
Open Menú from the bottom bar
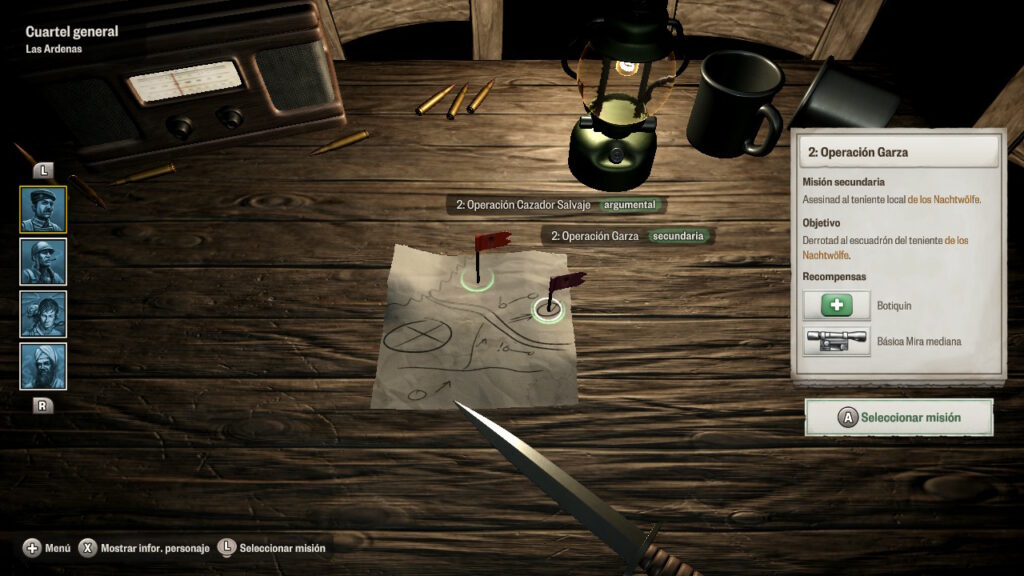(x=47, y=548)
